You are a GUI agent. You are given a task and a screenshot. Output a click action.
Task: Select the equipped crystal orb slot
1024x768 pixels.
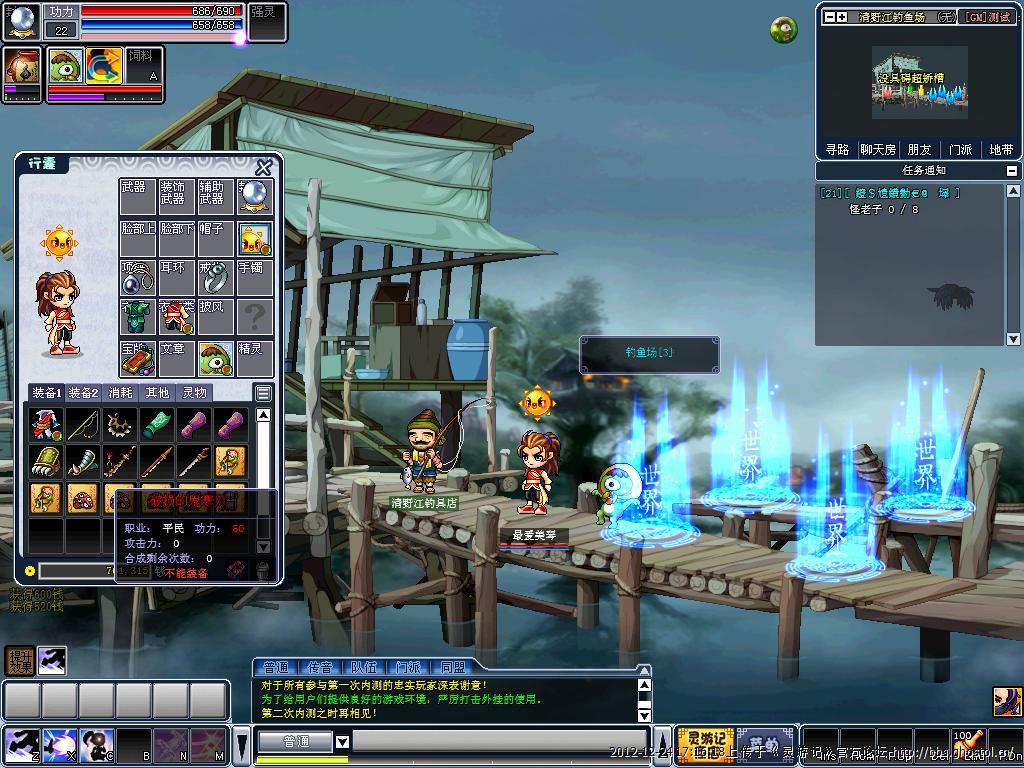click(x=255, y=197)
